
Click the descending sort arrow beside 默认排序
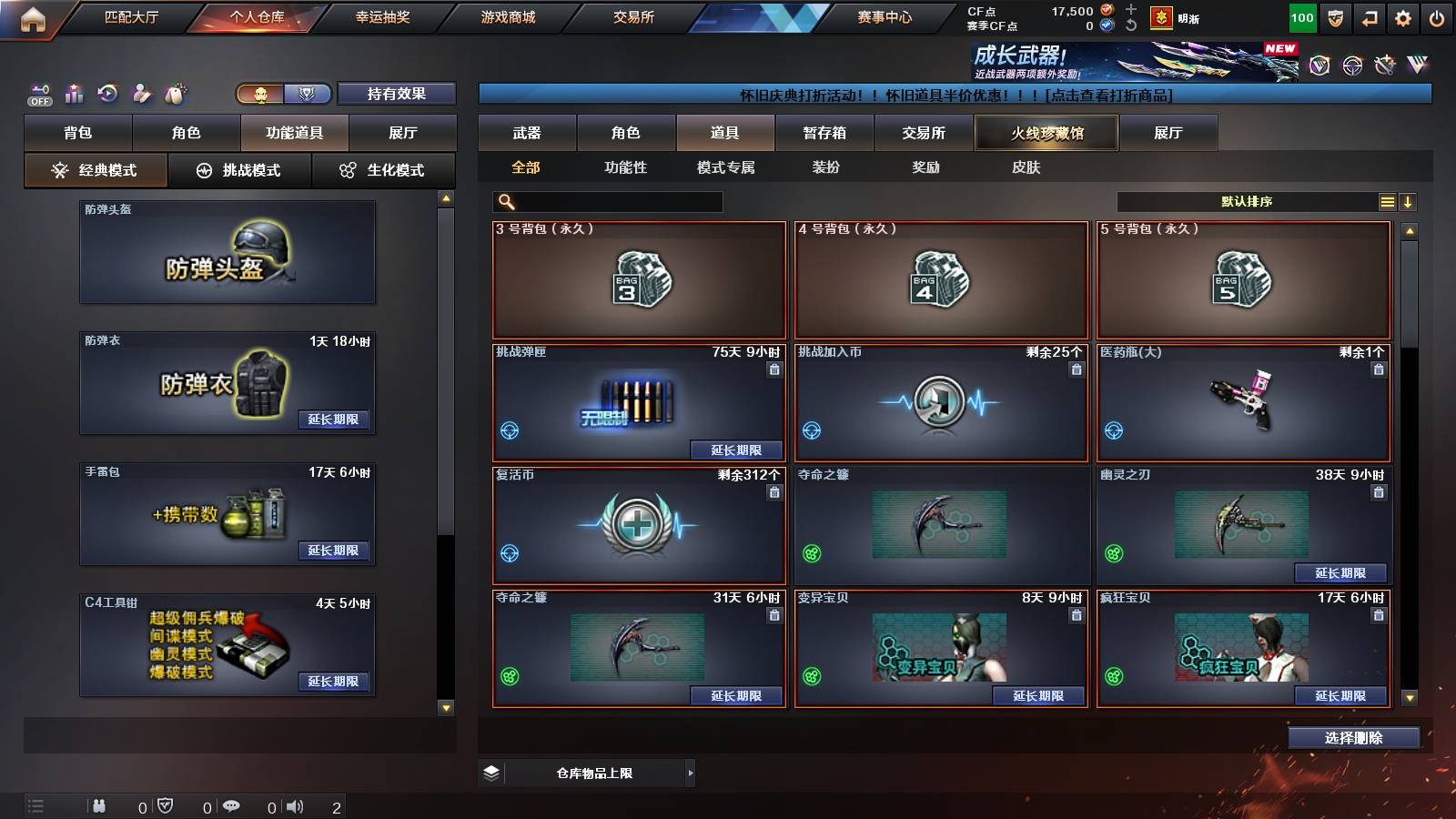pos(1410,201)
